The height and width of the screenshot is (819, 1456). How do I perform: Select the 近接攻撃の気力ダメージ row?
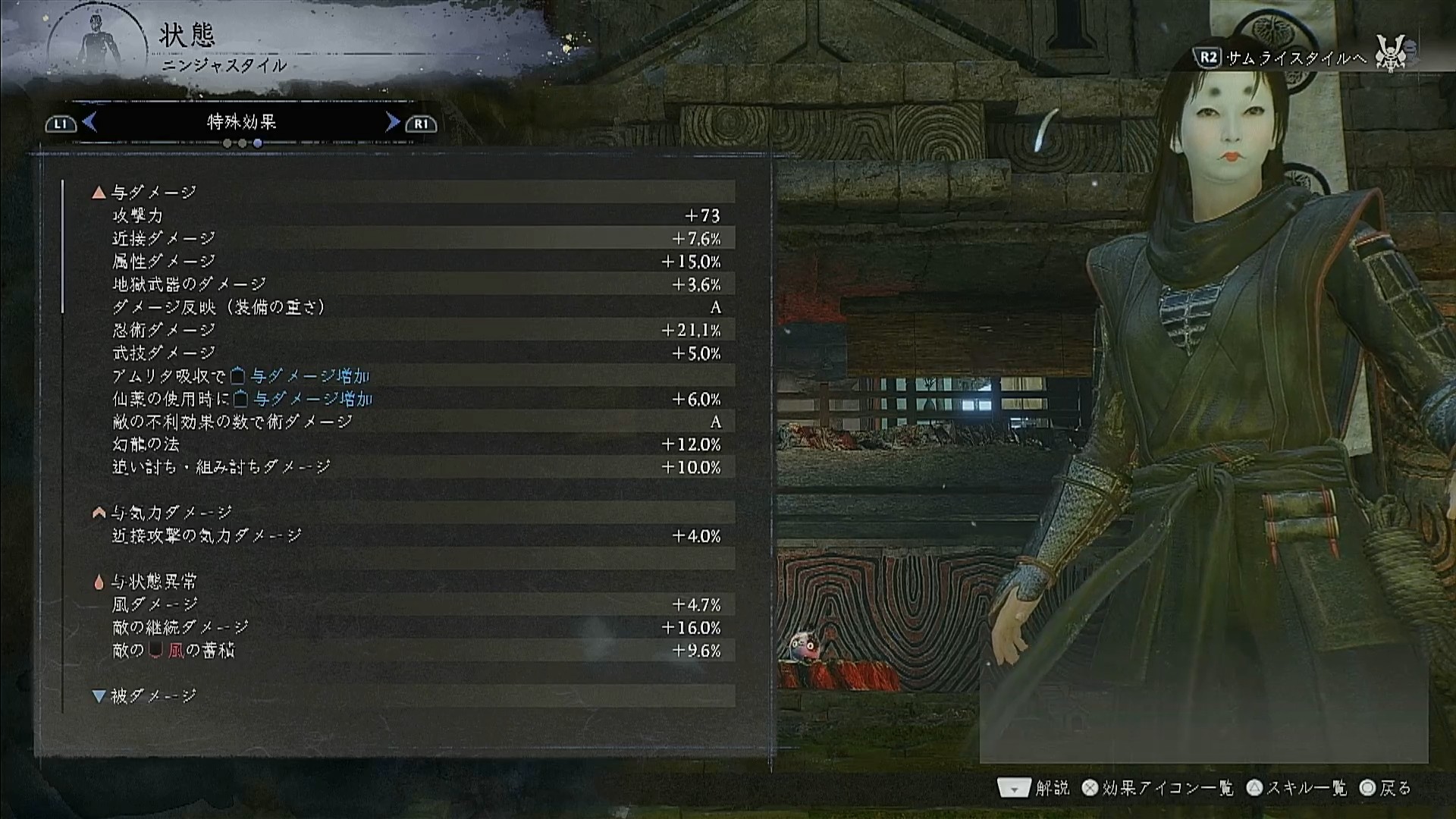[x=416, y=536]
